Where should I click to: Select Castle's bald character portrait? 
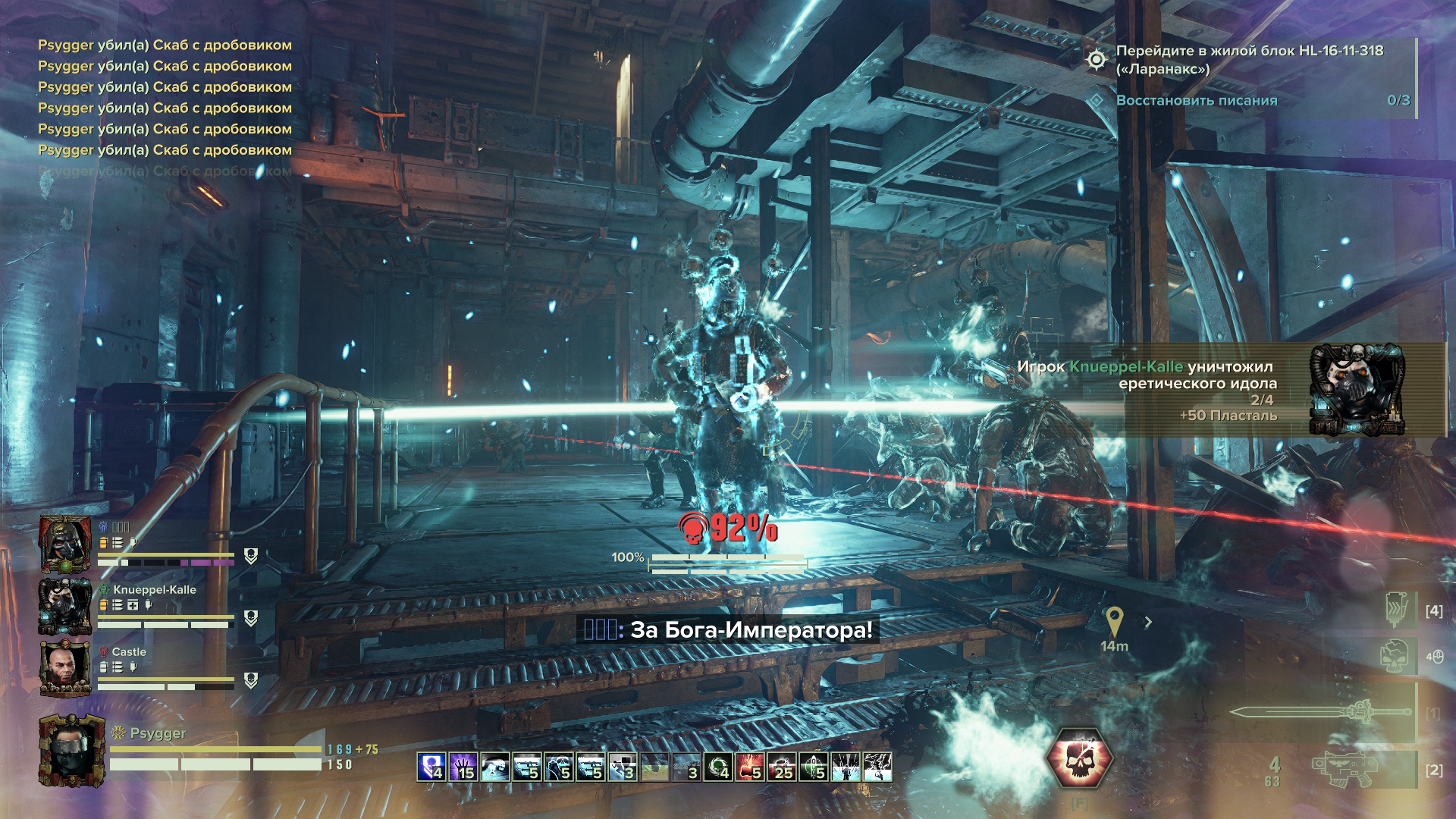(x=65, y=668)
